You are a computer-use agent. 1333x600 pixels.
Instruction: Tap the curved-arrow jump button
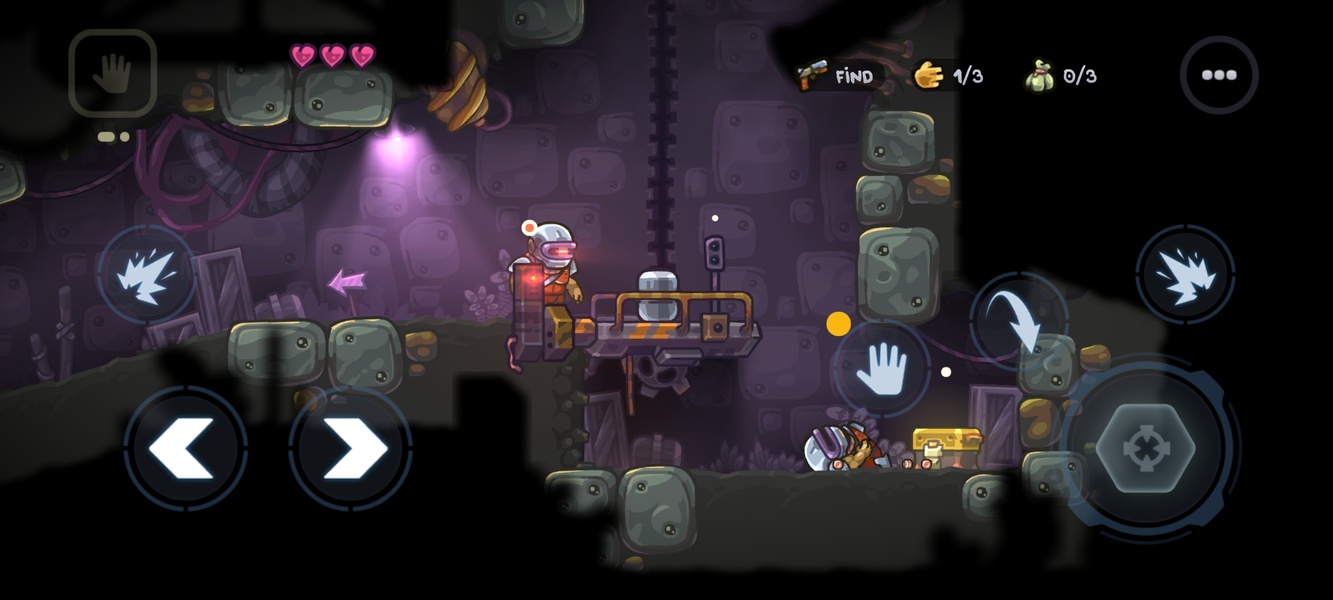coord(1018,321)
